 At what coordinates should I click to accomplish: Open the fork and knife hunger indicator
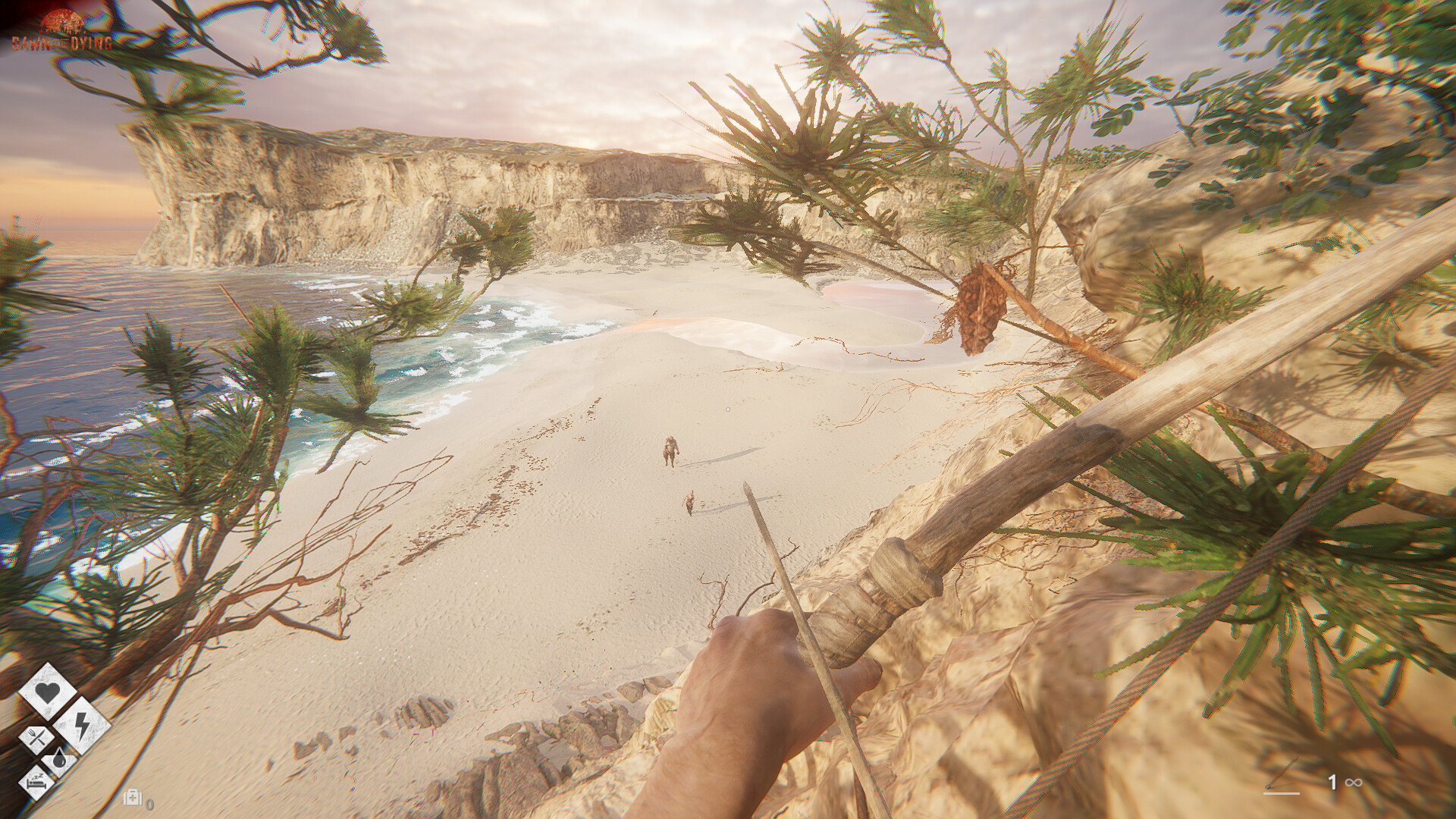pyautogui.click(x=36, y=736)
